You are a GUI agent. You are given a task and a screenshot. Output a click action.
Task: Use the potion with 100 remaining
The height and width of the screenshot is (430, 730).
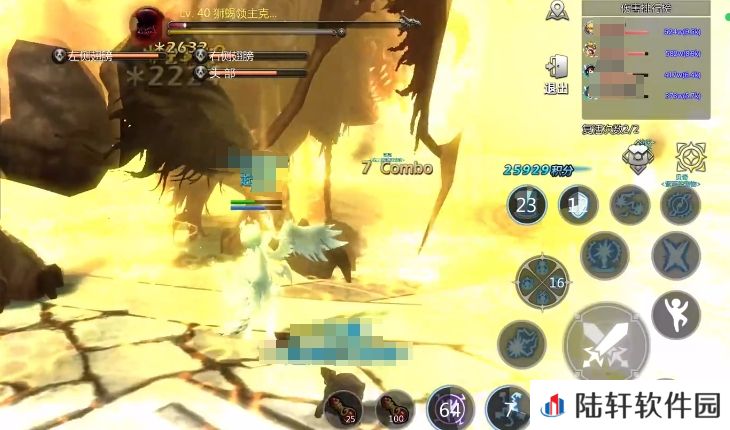coord(395,407)
